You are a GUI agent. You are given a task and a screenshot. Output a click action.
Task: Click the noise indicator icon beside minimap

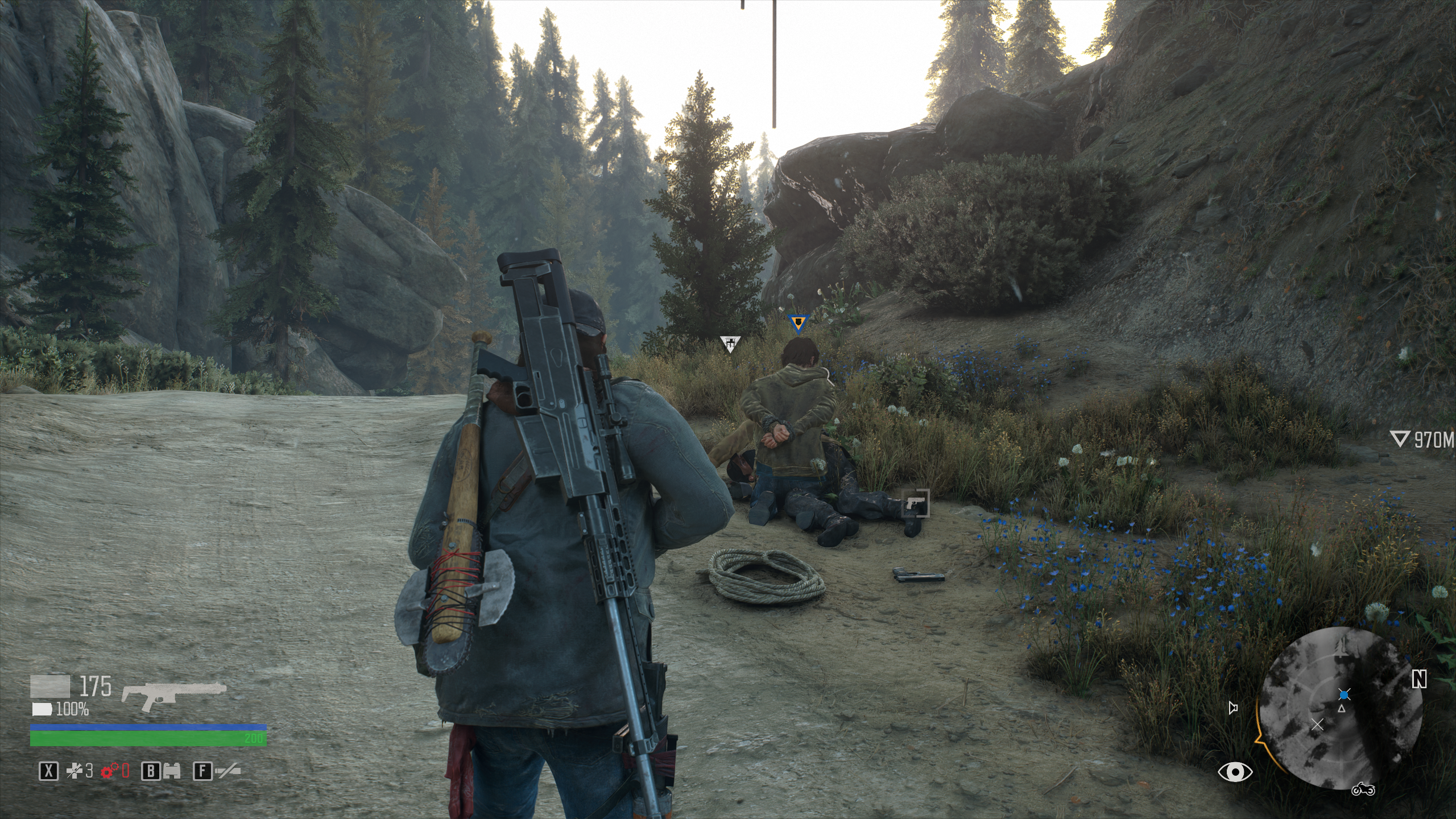pyautogui.click(x=1233, y=708)
